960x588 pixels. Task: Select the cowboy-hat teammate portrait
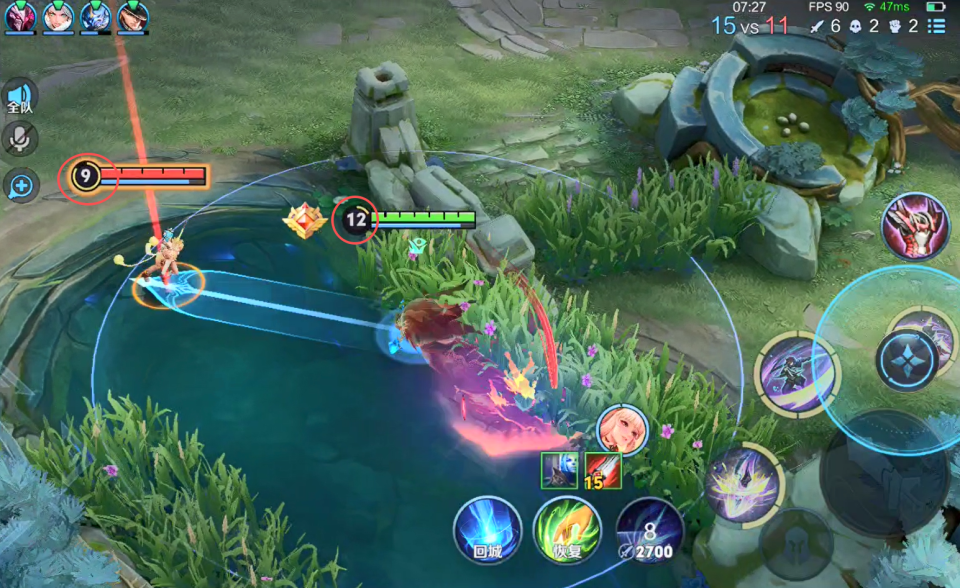[133, 17]
